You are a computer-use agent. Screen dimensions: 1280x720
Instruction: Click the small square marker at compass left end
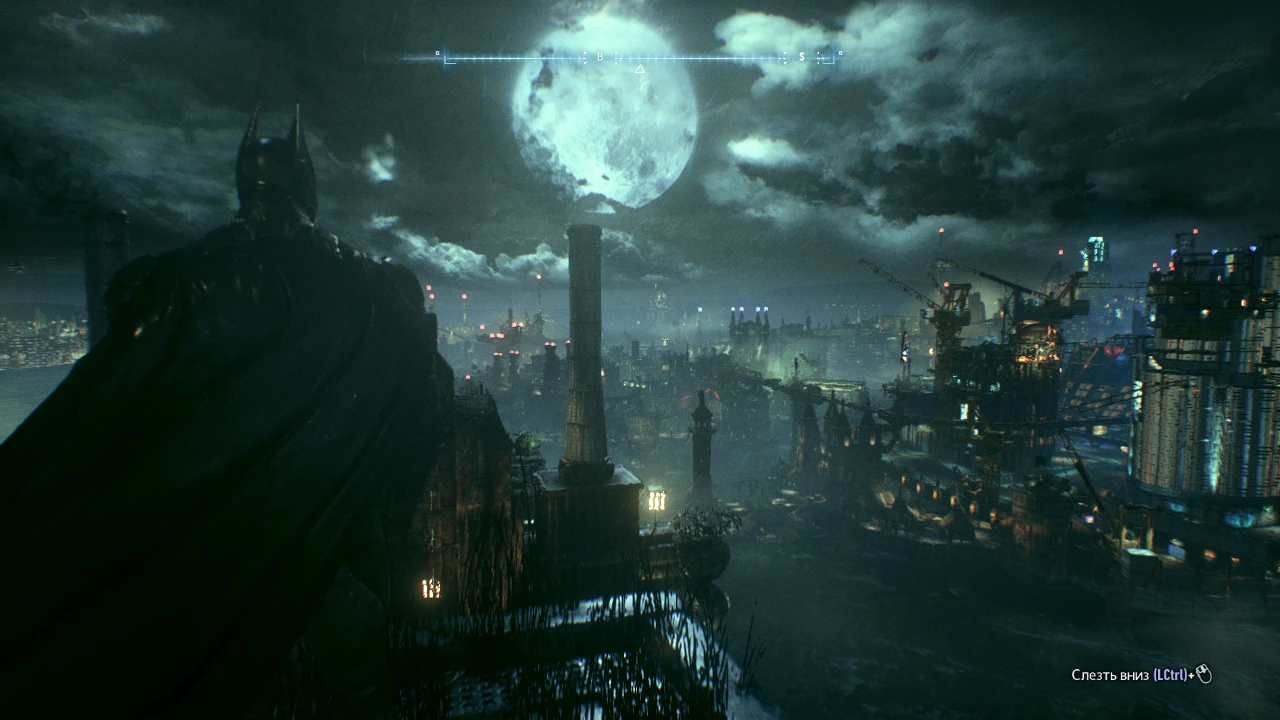click(x=437, y=54)
